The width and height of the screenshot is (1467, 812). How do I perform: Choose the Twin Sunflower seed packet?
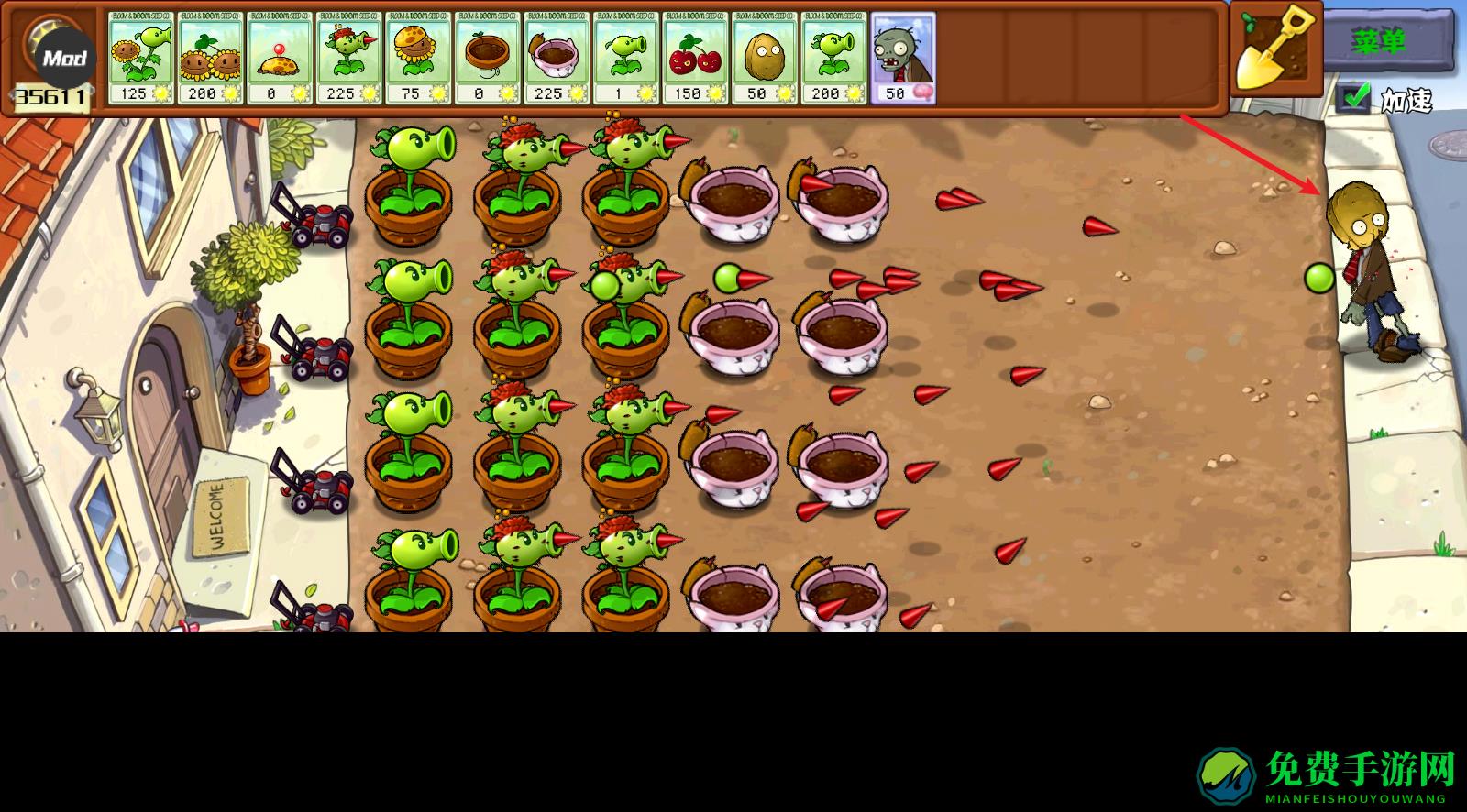pos(210,57)
